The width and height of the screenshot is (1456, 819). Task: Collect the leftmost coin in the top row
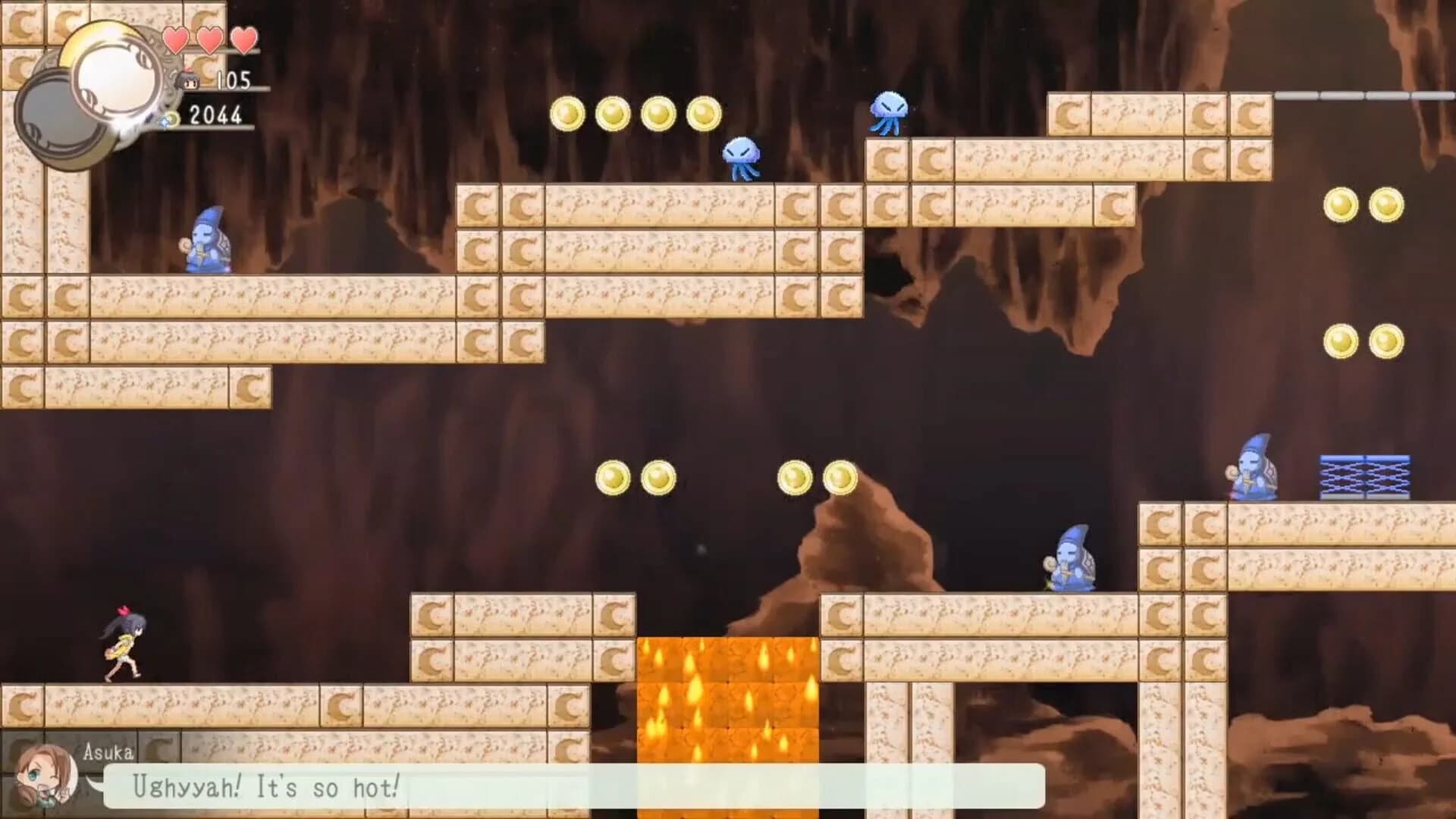[567, 115]
